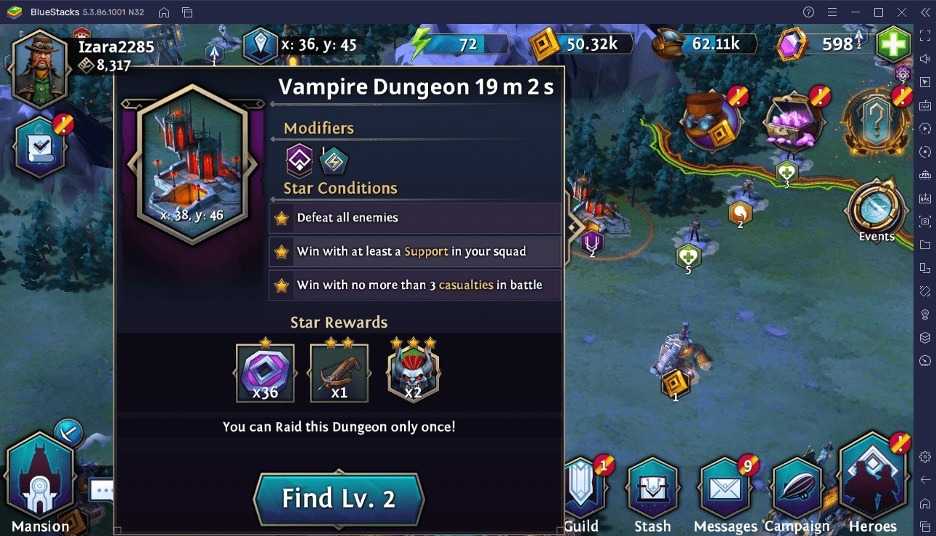Click the Find Lv. 2 button
This screenshot has width=936, height=536.
pyautogui.click(x=339, y=498)
